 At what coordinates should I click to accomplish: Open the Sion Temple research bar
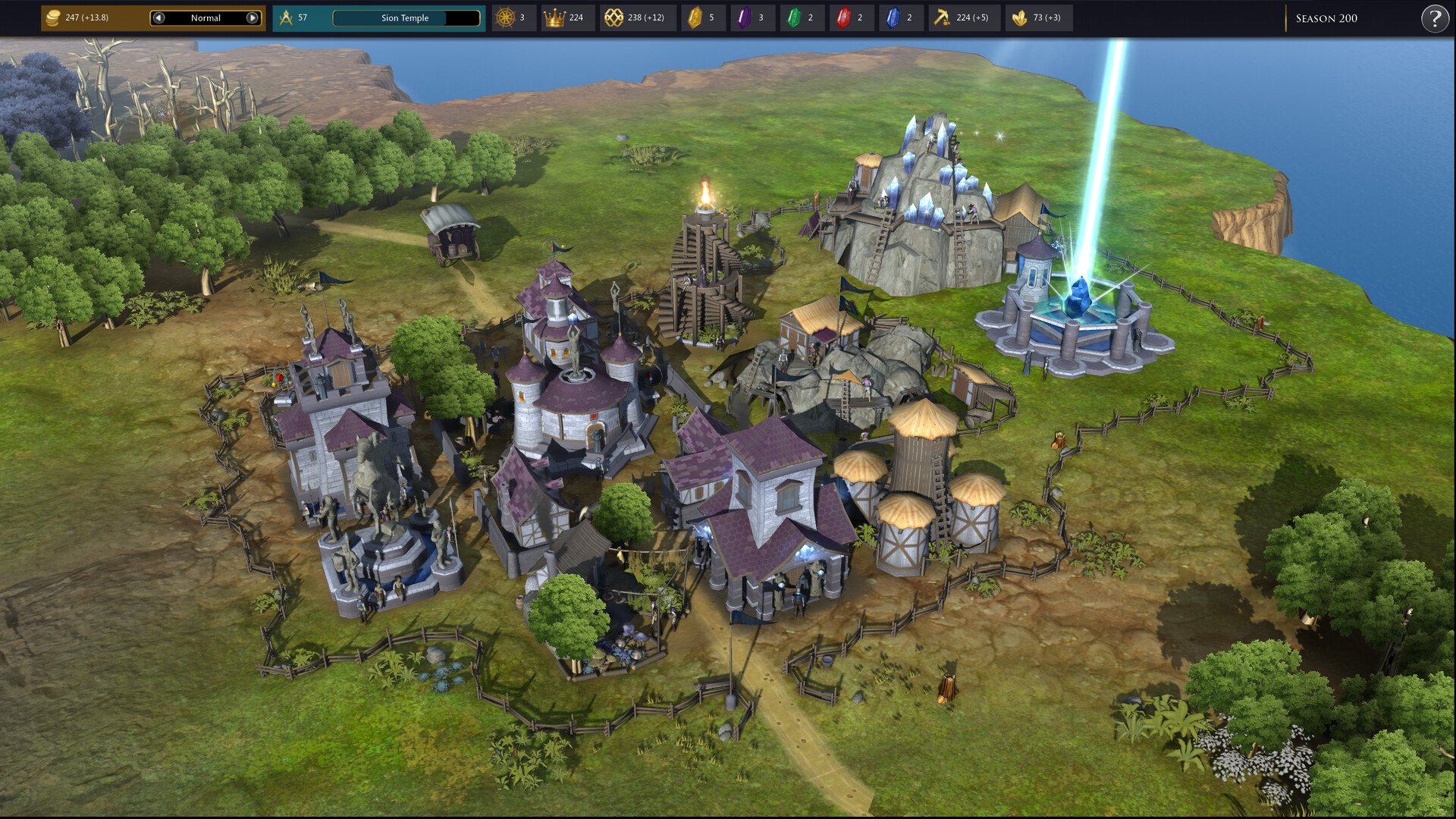(x=406, y=17)
